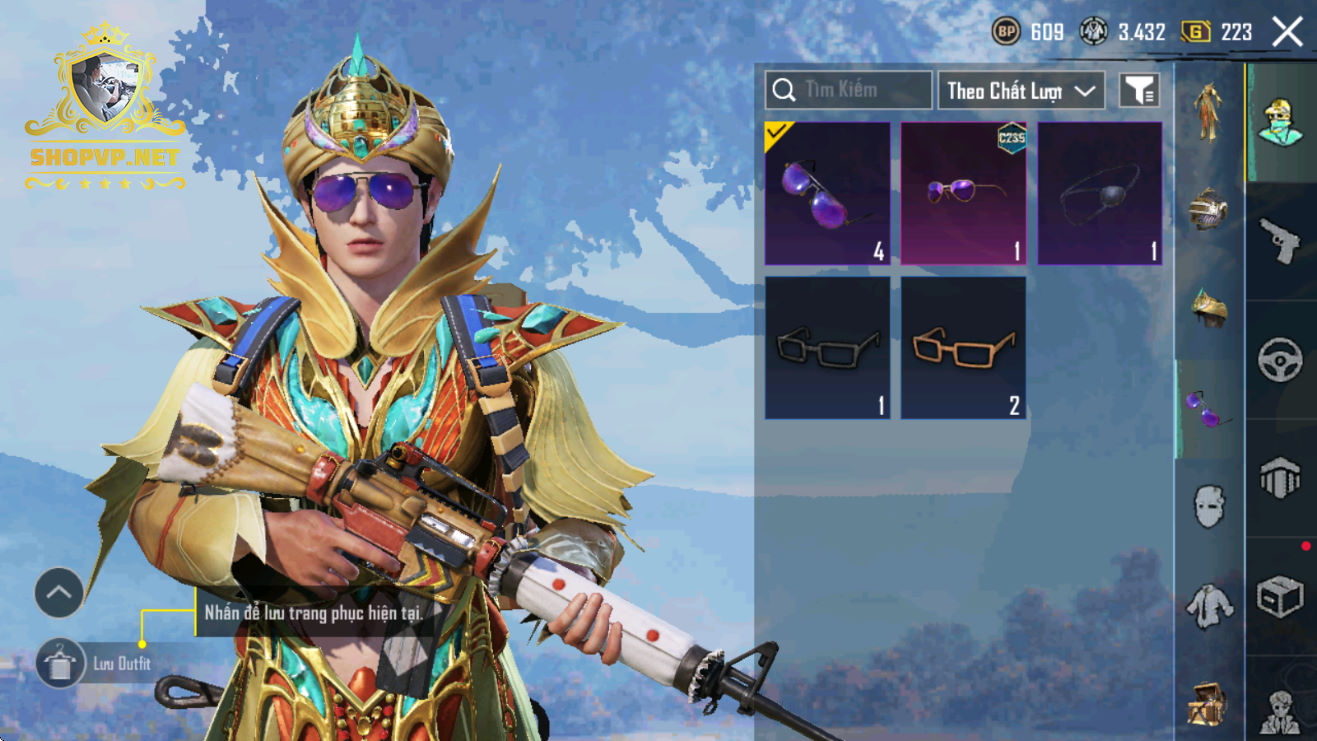Switch to the full outfit sets category
The image size is (1317, 741).
tap(1209, 112)
